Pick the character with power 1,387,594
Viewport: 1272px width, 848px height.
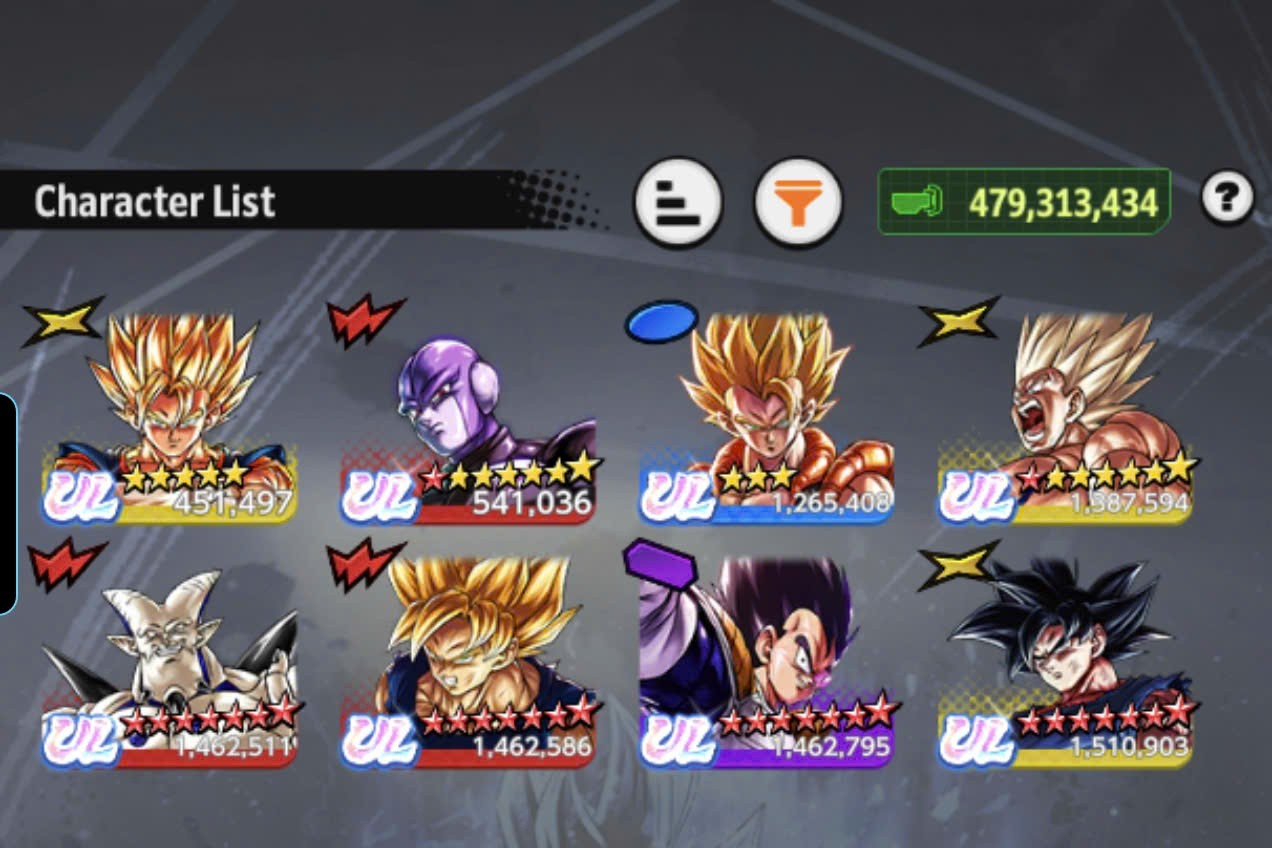click(x=1065, y=418)
